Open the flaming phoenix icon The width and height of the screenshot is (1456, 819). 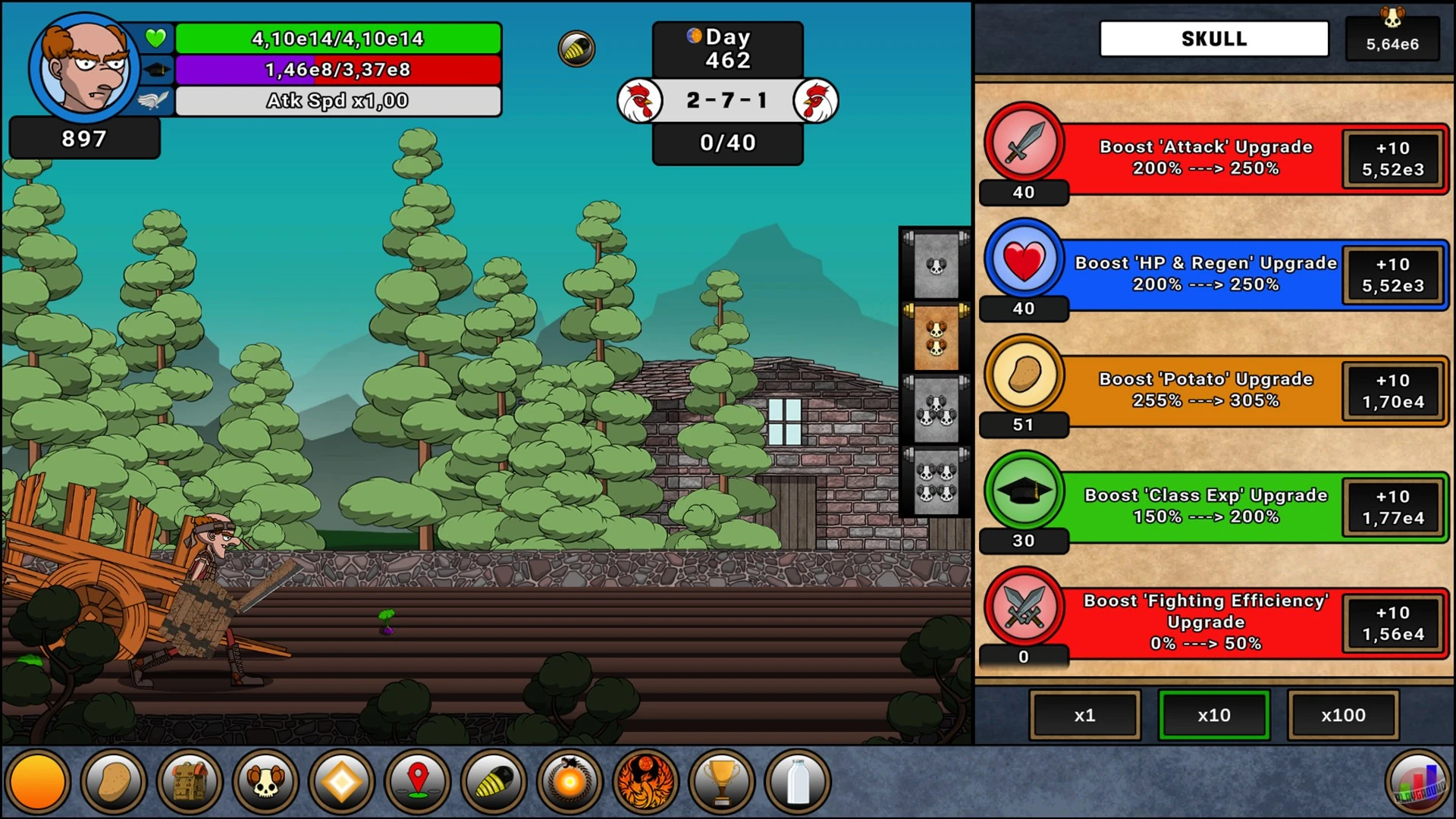pos(645,781)
